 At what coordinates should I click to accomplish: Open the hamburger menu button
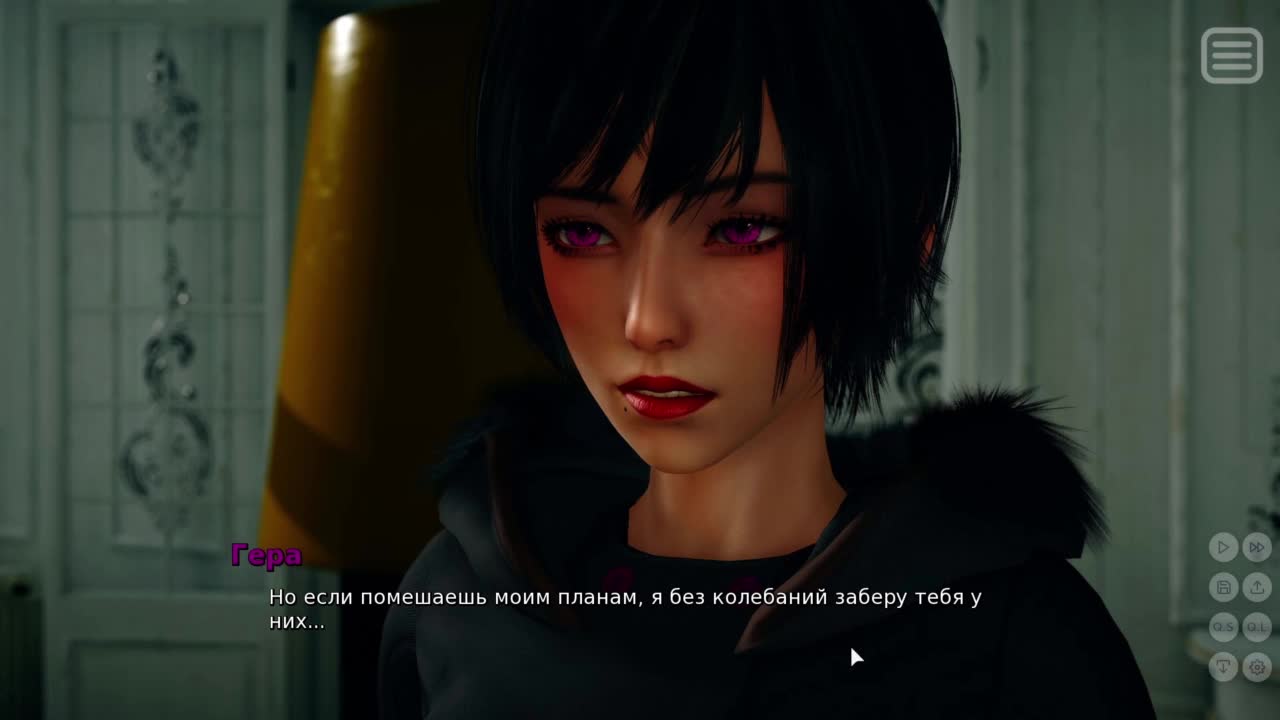click(x=1231, y=55)
